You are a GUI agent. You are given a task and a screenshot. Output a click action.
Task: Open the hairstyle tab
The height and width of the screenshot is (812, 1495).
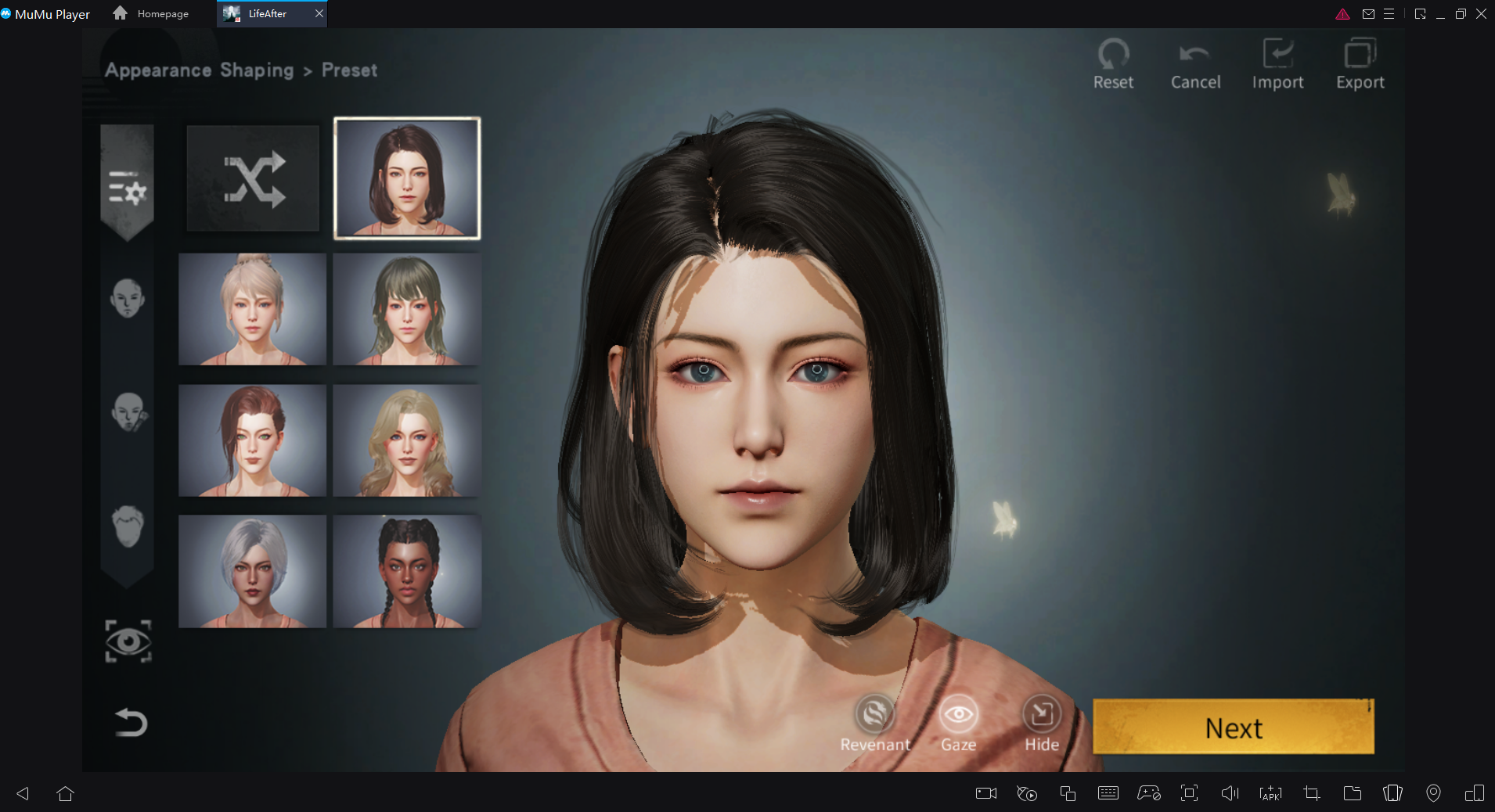128,526
